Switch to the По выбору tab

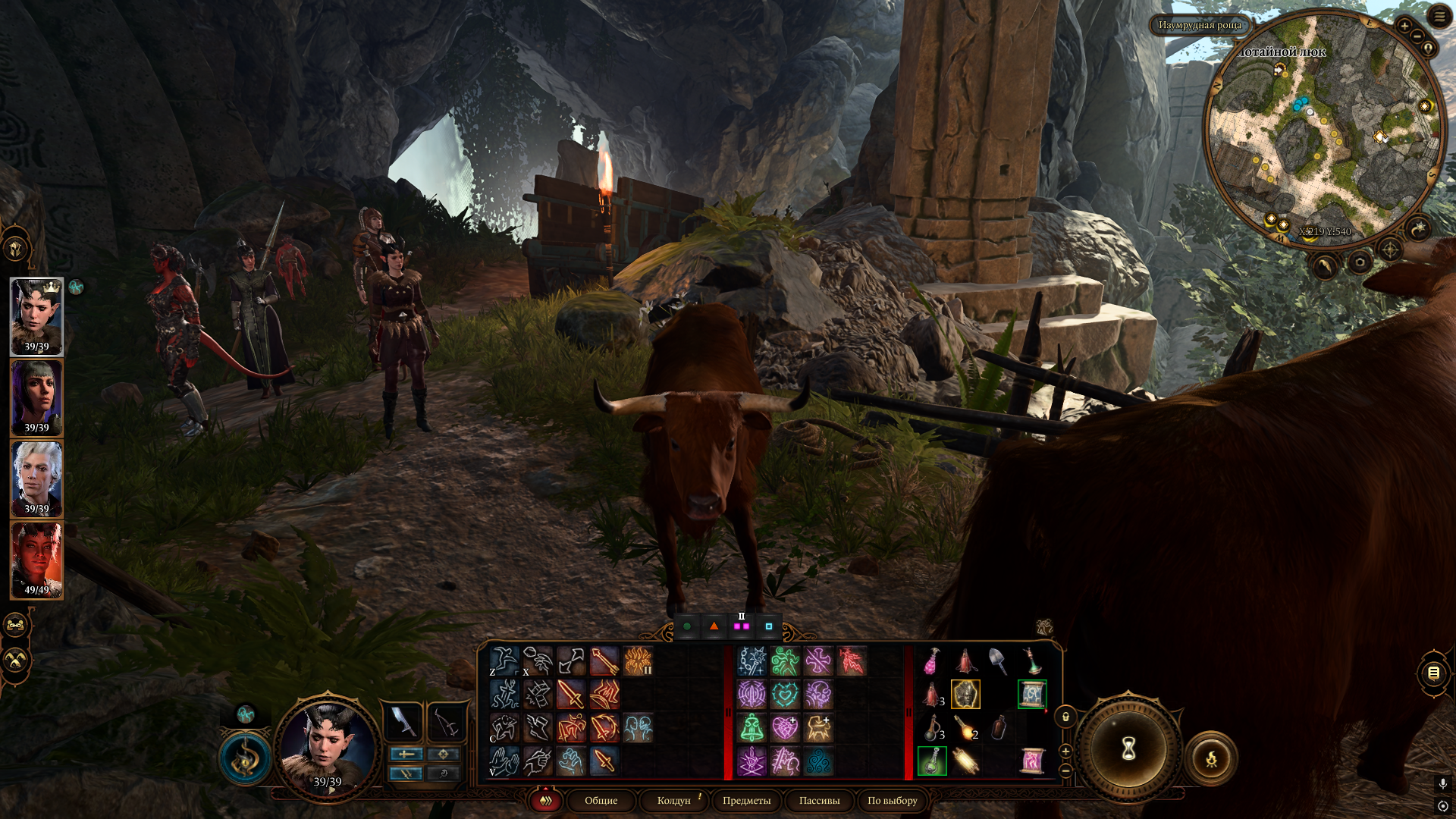click(x=892, y=801)
